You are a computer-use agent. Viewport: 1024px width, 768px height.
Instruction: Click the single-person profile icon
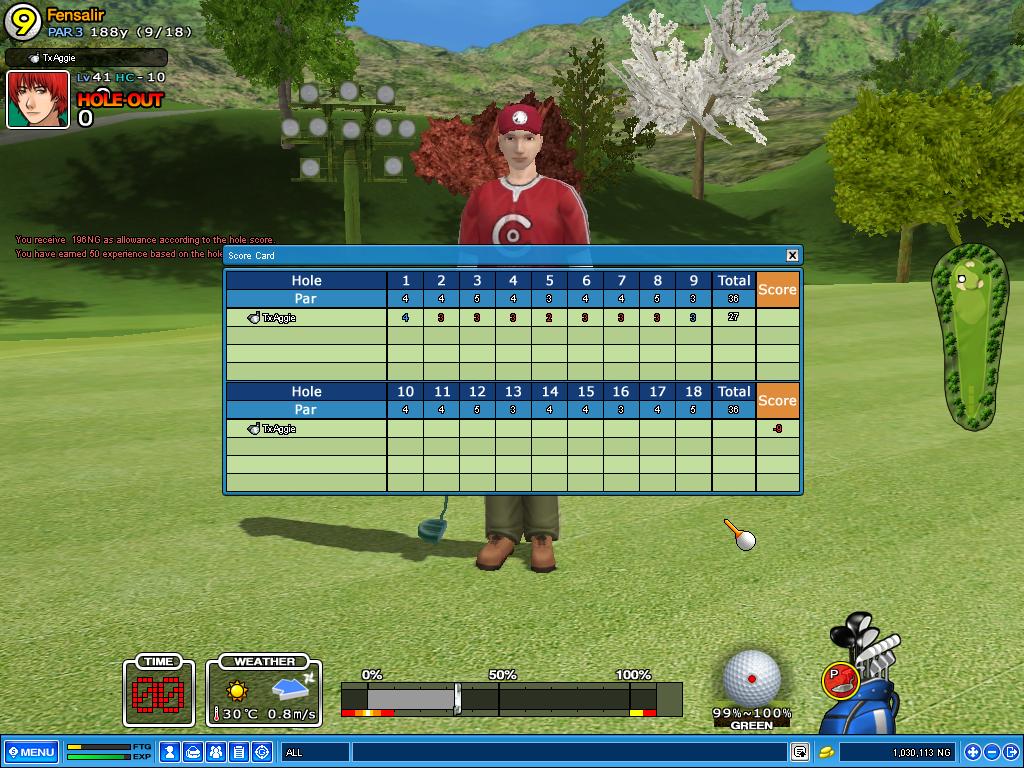click(170, 752)
